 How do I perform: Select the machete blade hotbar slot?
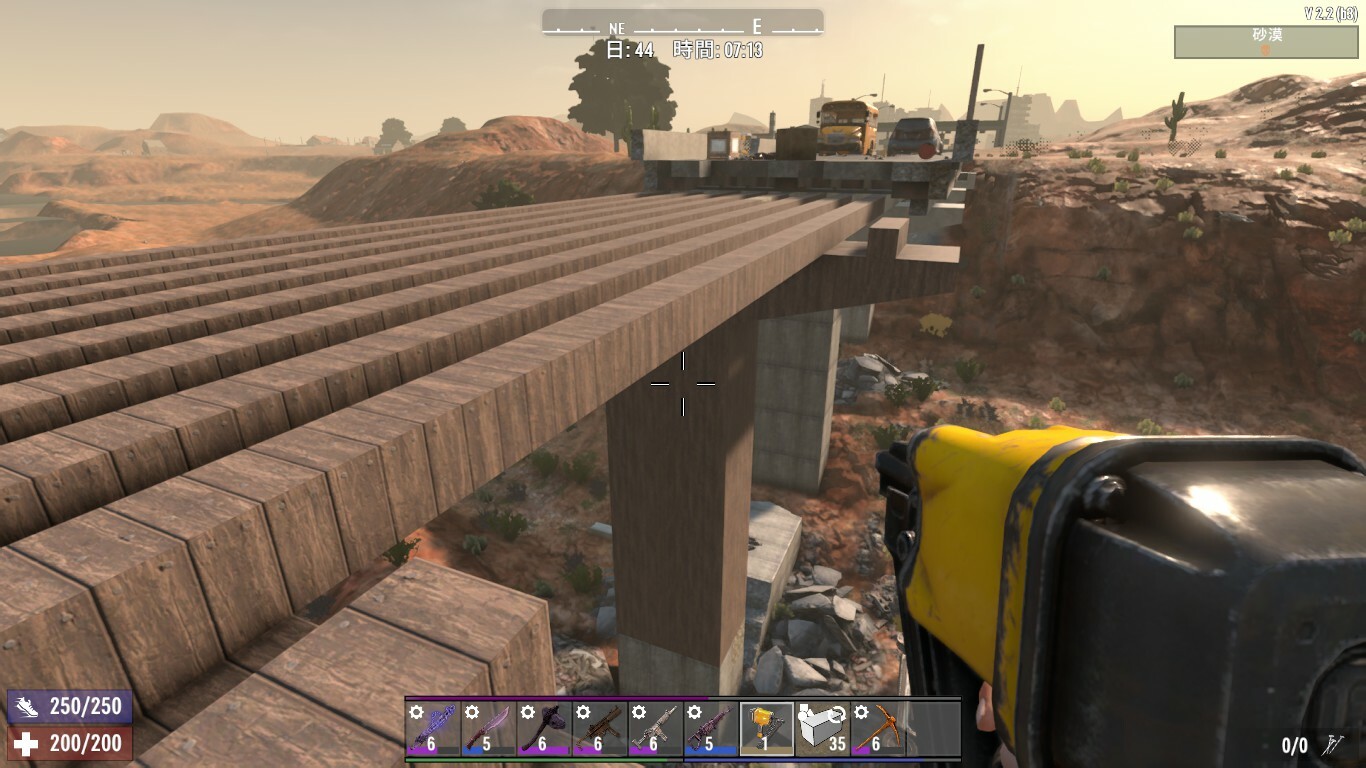tap(489, 728)
